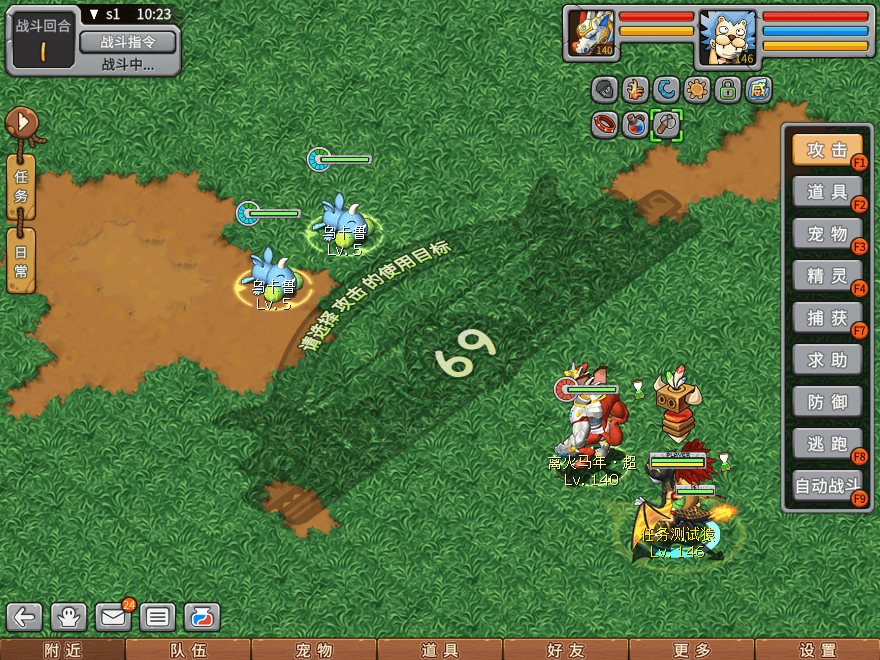The width and height of the screenshot is (880, 660).
Task: Open the 道具 battle item command
Action: coord(827,192)
